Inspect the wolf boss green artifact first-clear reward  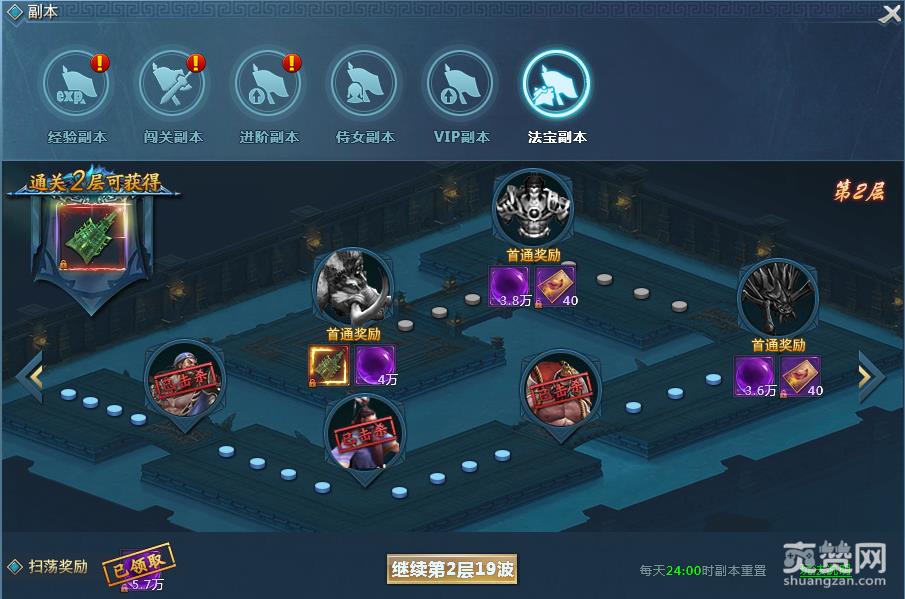click(x=328, y=365)
